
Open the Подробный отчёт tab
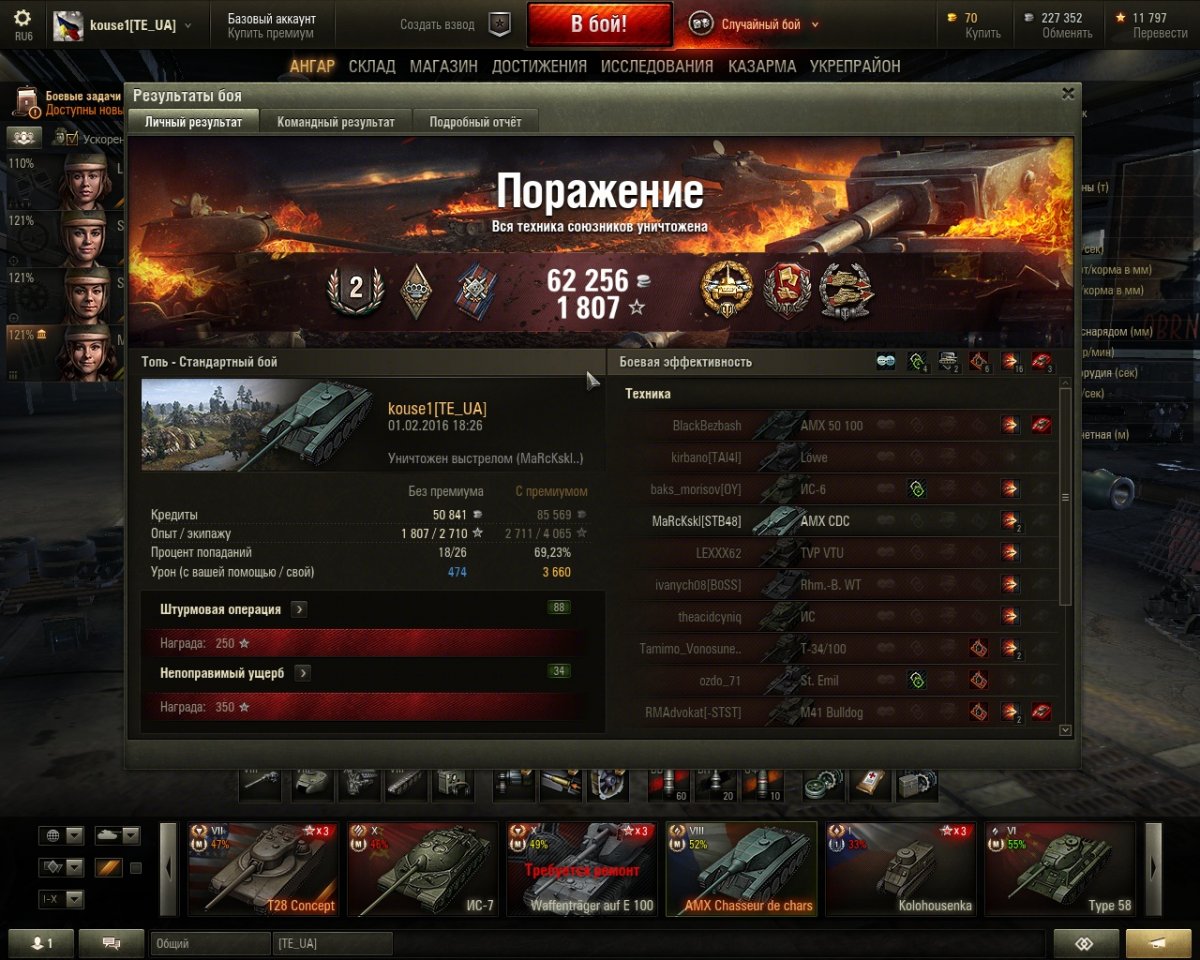click(475, 122)
